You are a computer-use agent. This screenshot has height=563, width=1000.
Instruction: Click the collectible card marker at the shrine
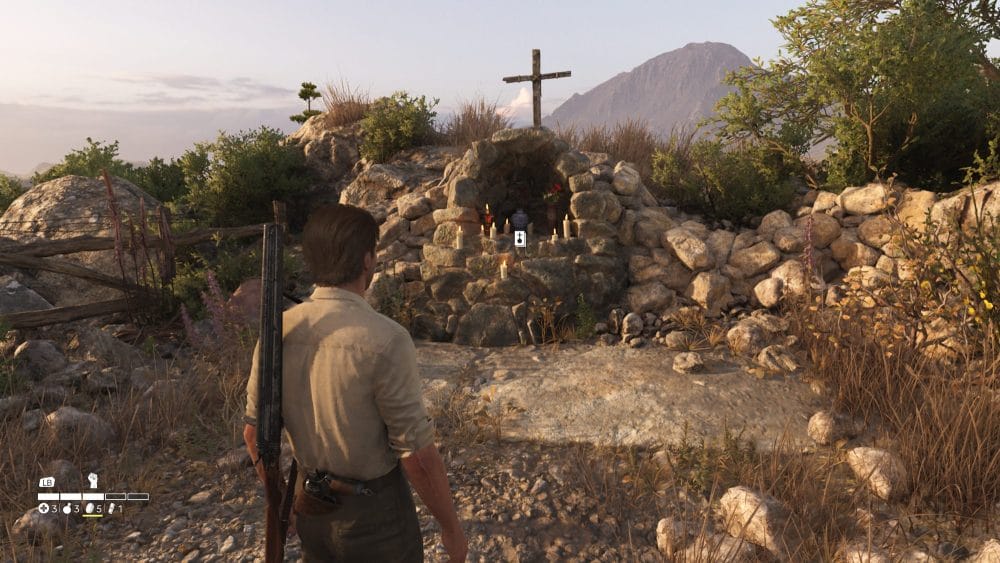(x=520, y=238)
